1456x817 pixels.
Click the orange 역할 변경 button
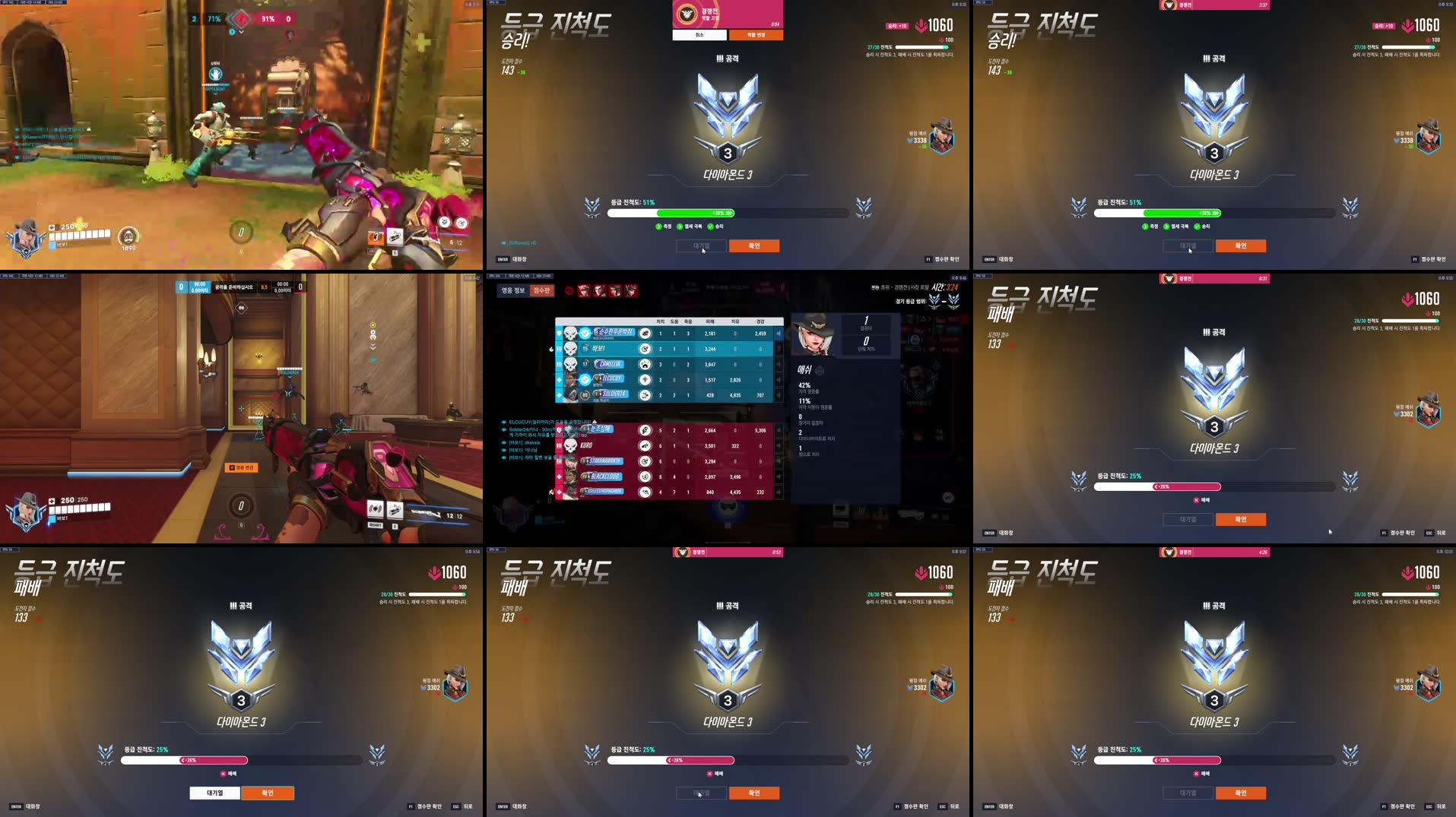pos(757,35)
